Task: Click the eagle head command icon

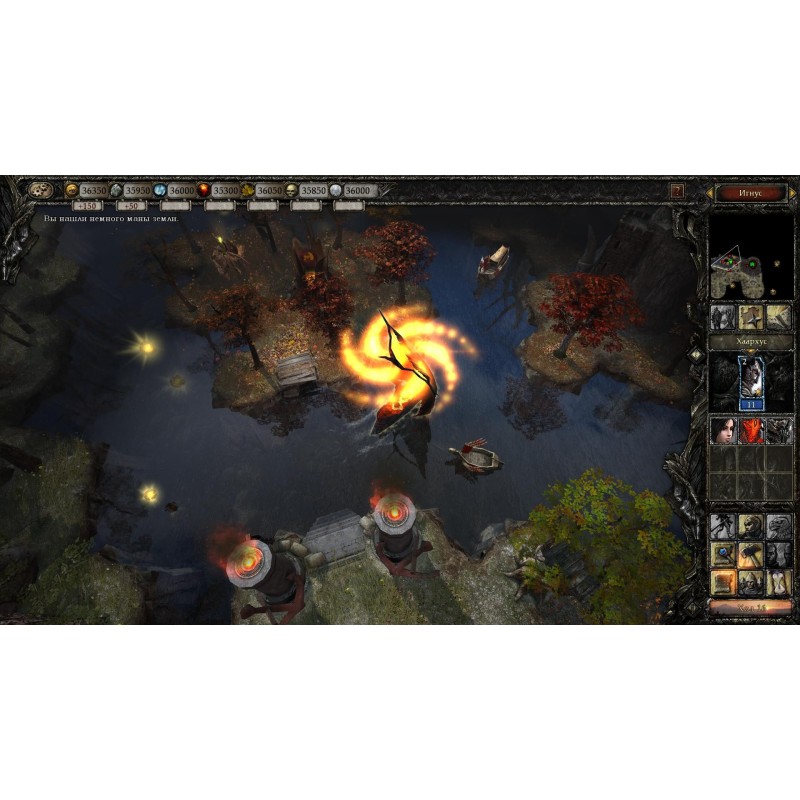Action: (778, 527)
